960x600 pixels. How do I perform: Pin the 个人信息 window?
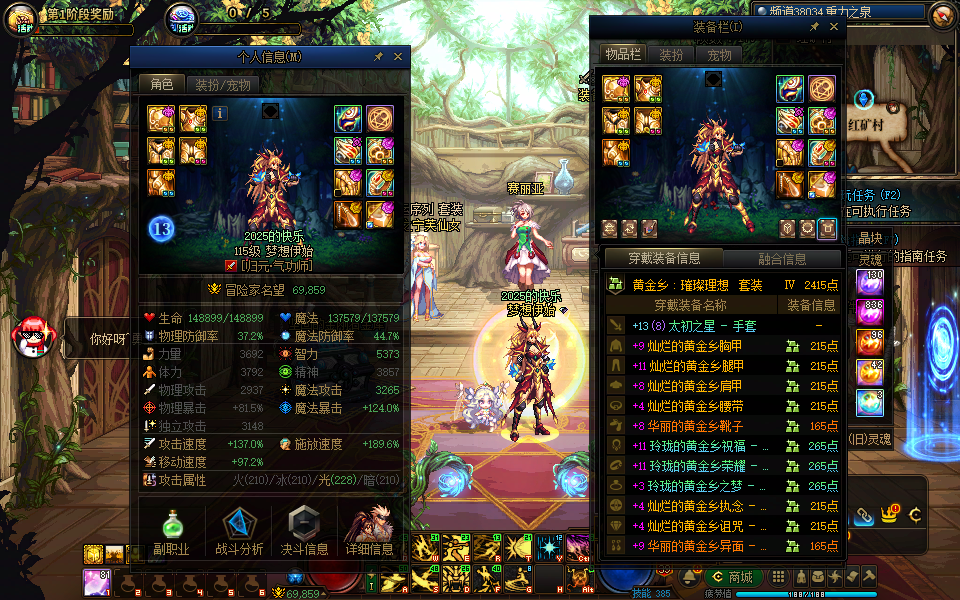click(379, 57)
